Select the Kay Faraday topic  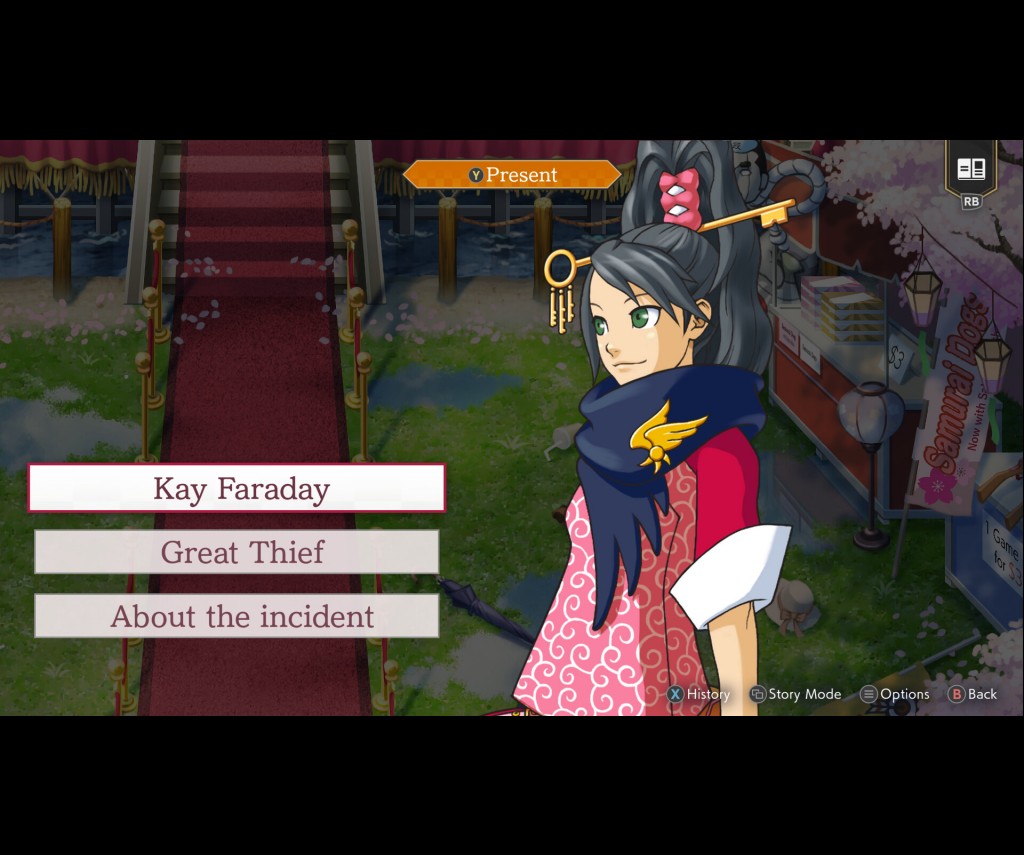pyautogui.click(x=237, y=488)
